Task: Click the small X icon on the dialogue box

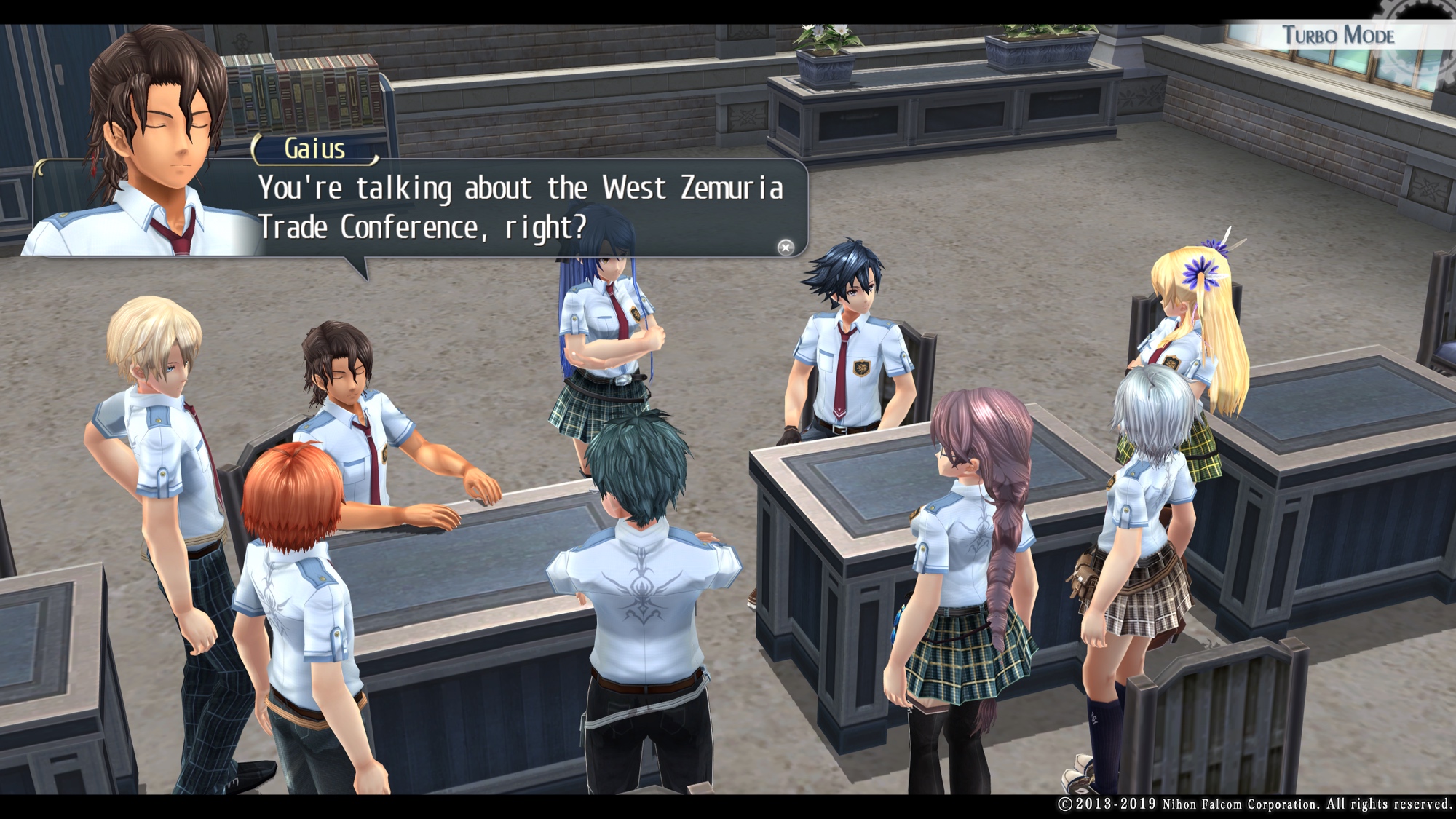Action: tap(785, 248)
